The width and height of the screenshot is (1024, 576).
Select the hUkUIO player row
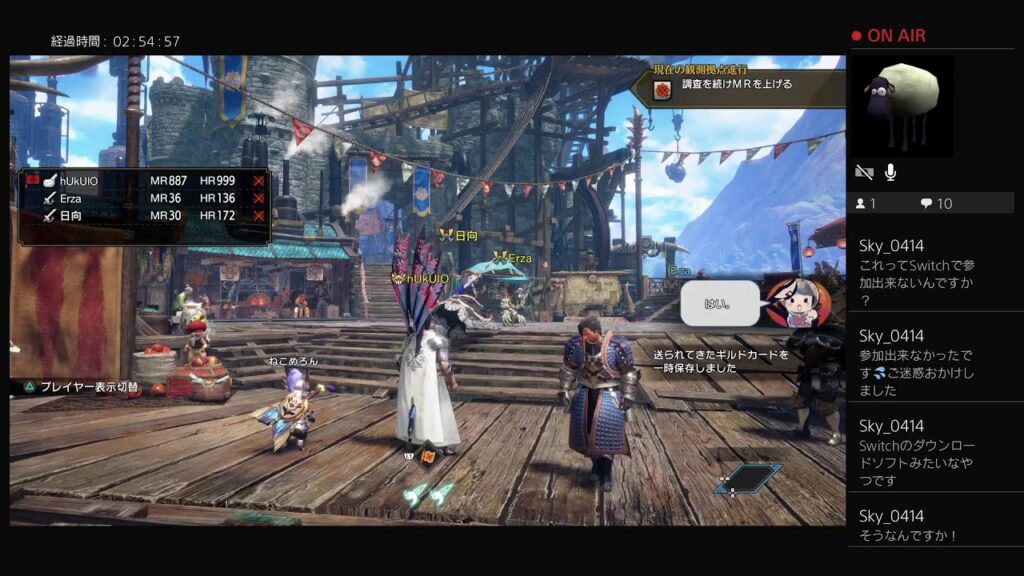pos(145,181)
